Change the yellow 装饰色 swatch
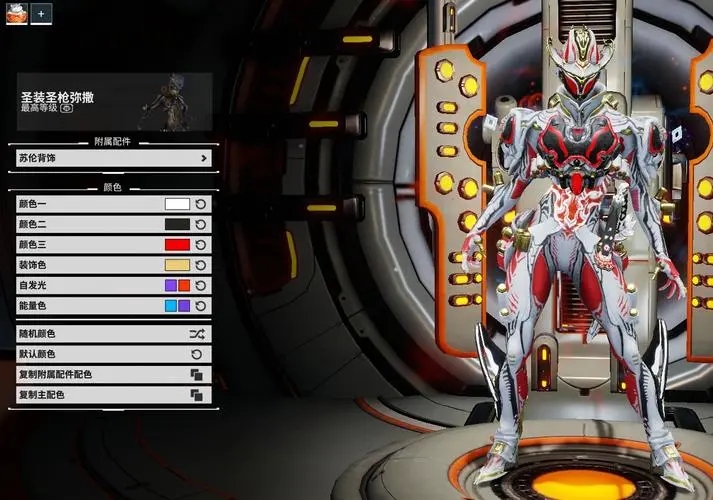 pyautogui.click(x=177, y=265)
